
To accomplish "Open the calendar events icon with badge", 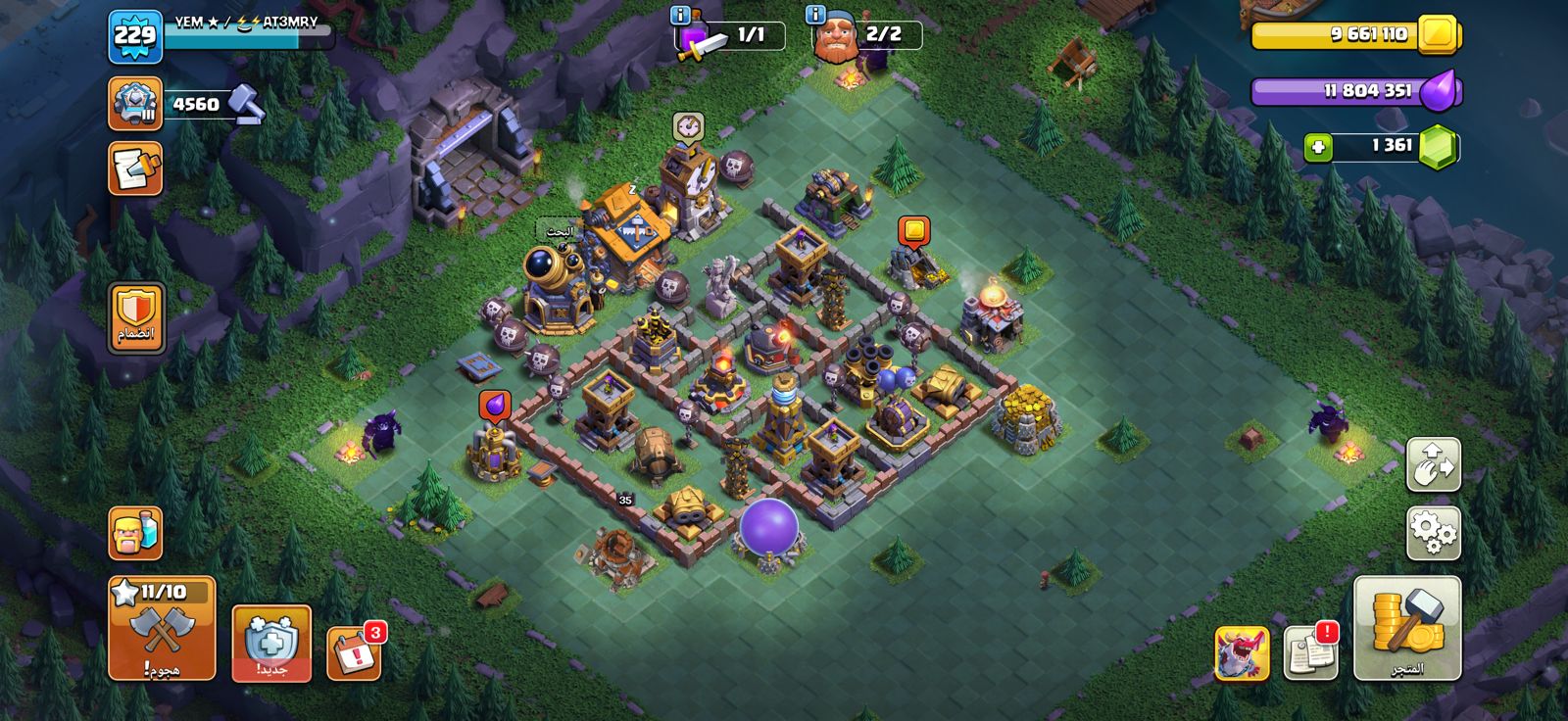I will [x=353, y=650].
